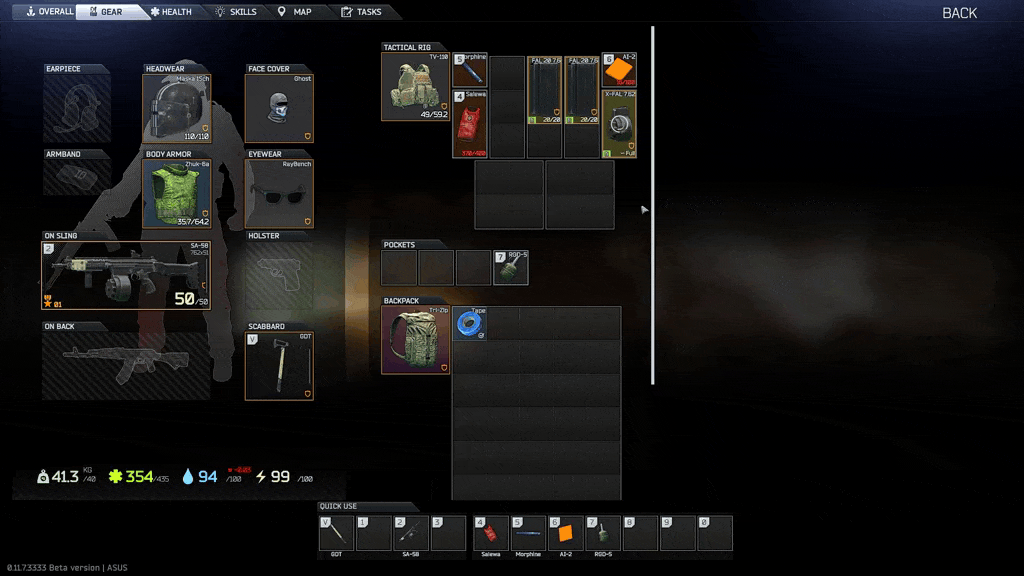
Task: Select the RGD-5 grenade in pockets
Action: tap(511, 268)
